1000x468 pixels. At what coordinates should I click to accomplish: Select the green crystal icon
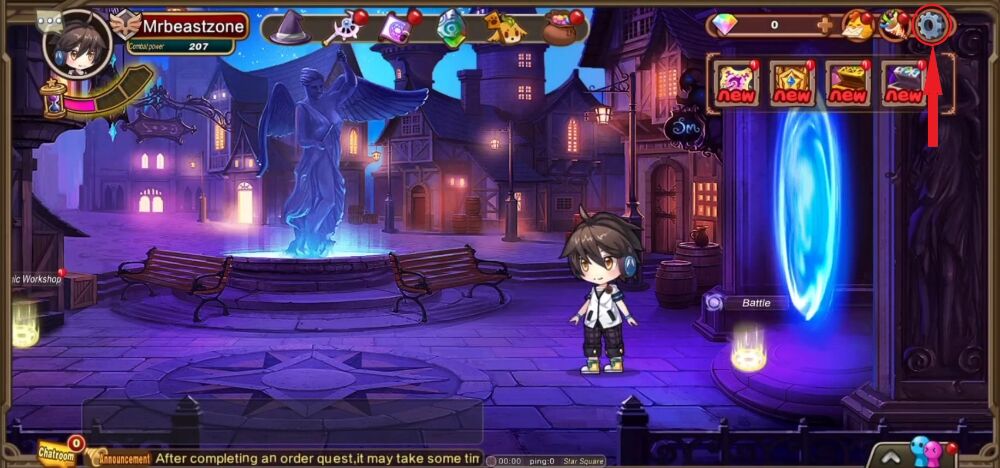point(451,27)
